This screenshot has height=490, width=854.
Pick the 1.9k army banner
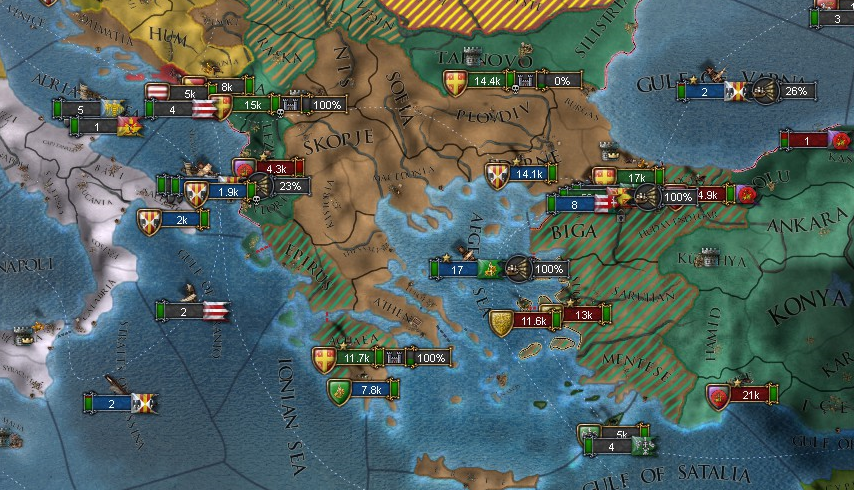tap(228, 191)
